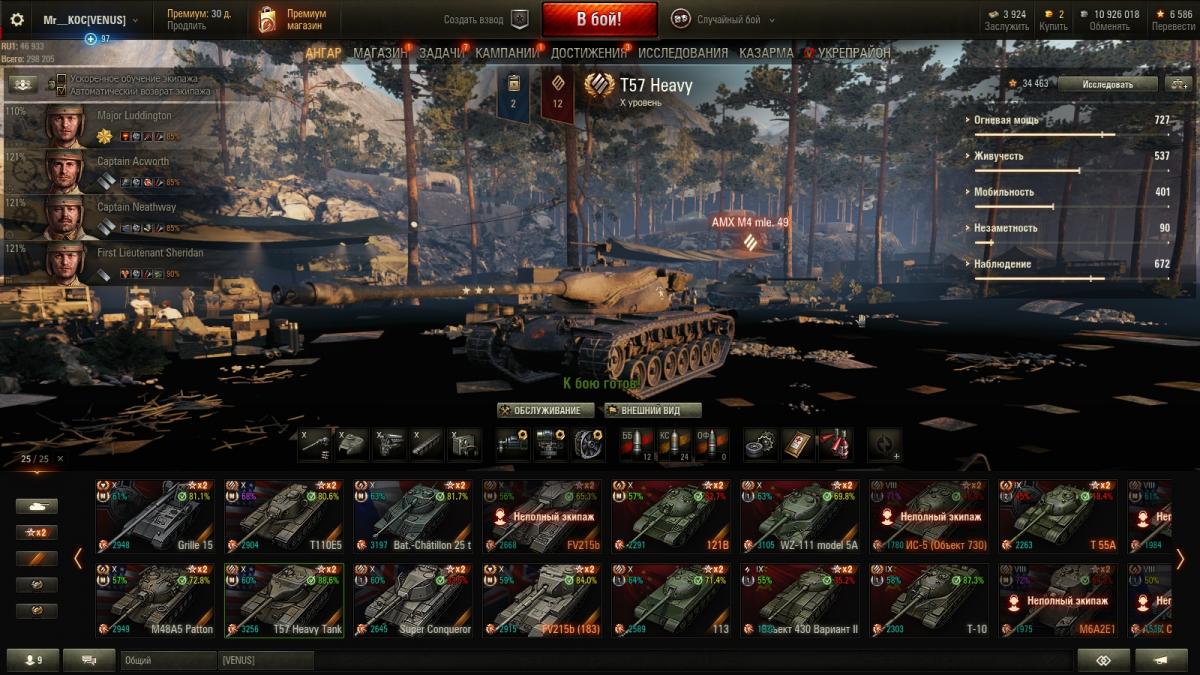1200x675 pixels.
Task: Switch to the МАГАЗИН tab
Action: point(379,53)
